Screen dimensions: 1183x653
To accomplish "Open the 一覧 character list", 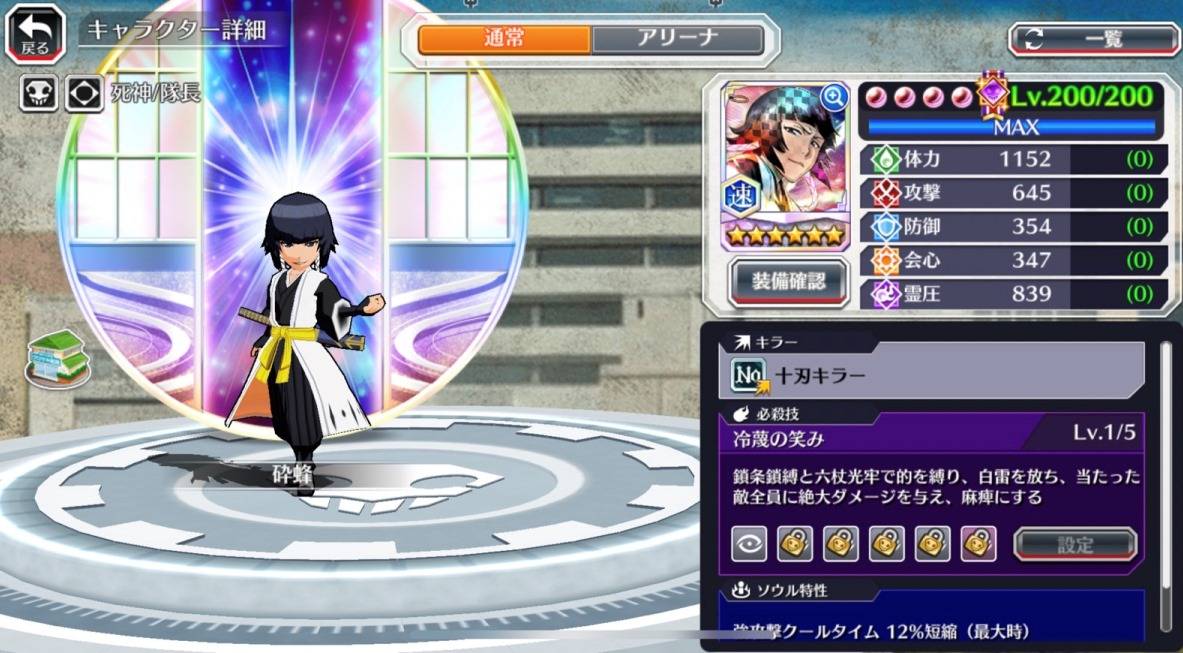I will point(1095,40).
